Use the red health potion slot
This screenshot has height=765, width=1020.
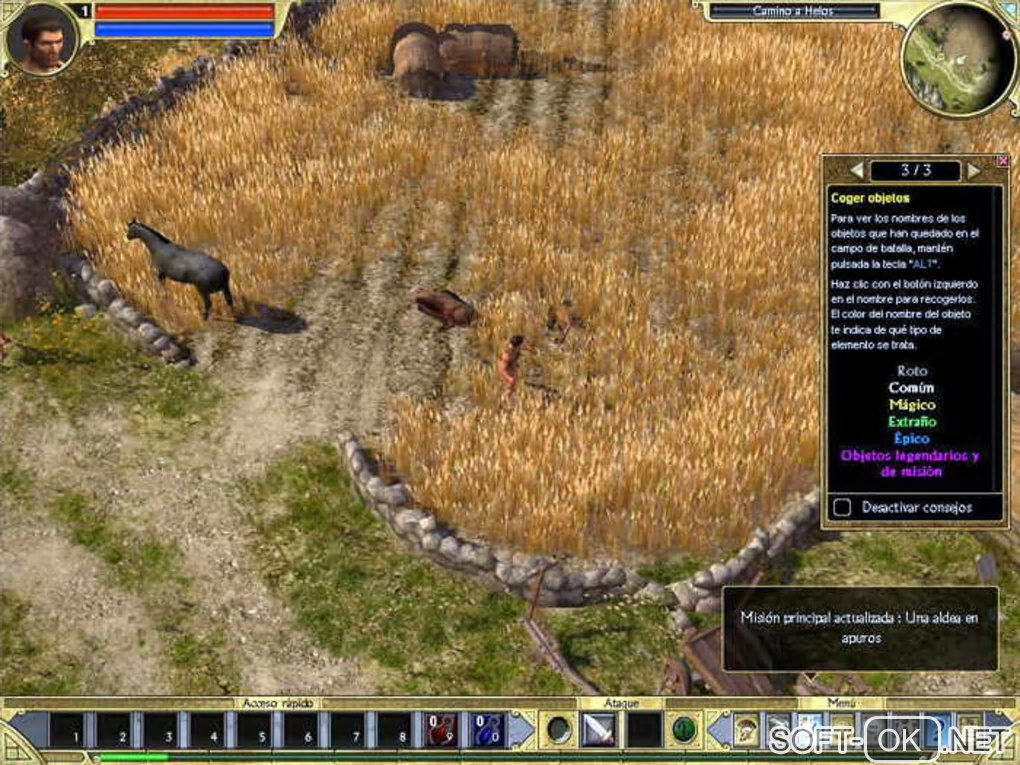(x=440, y=731)
